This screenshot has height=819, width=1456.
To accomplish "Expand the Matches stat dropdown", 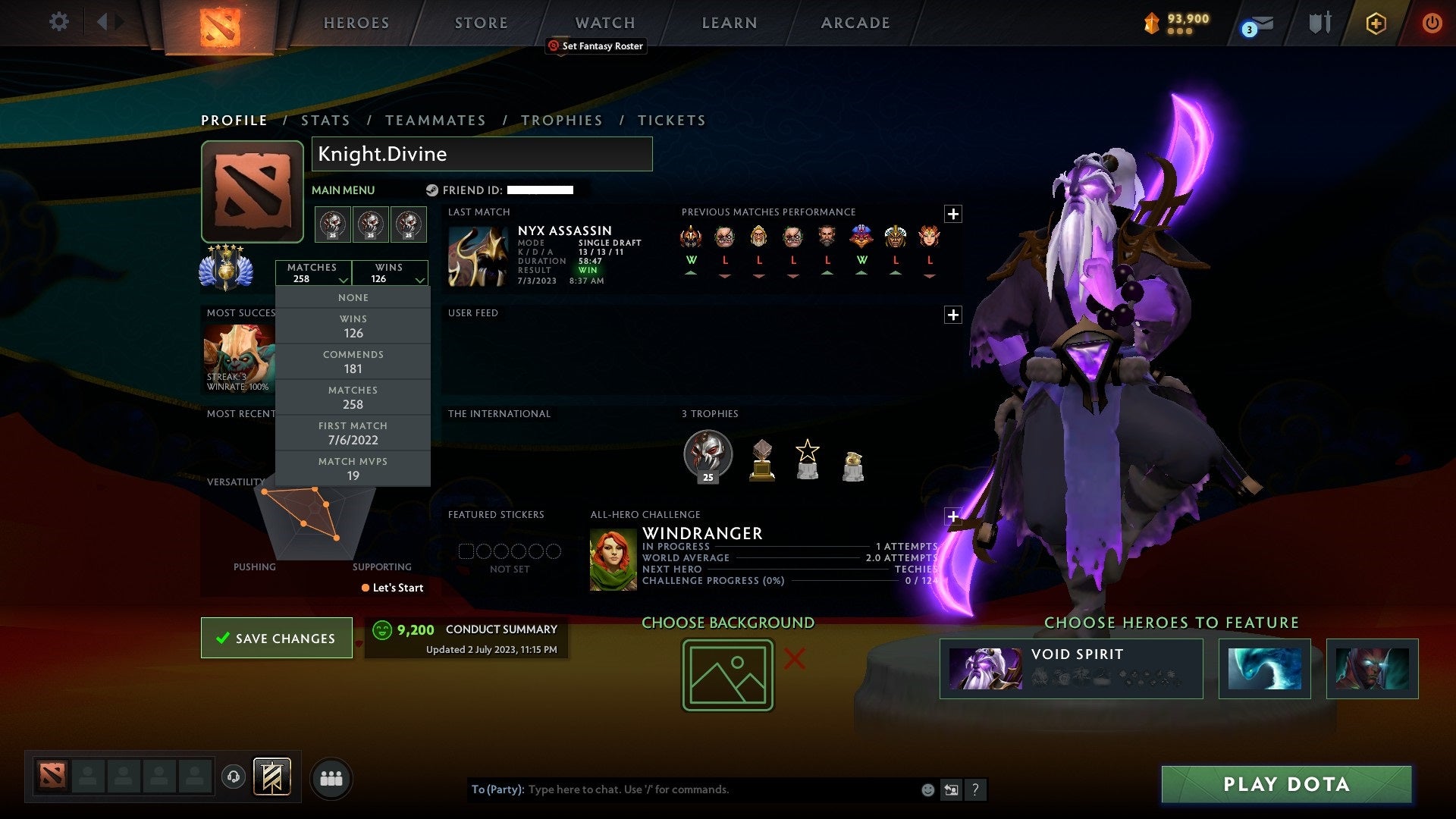I will 313,273.
